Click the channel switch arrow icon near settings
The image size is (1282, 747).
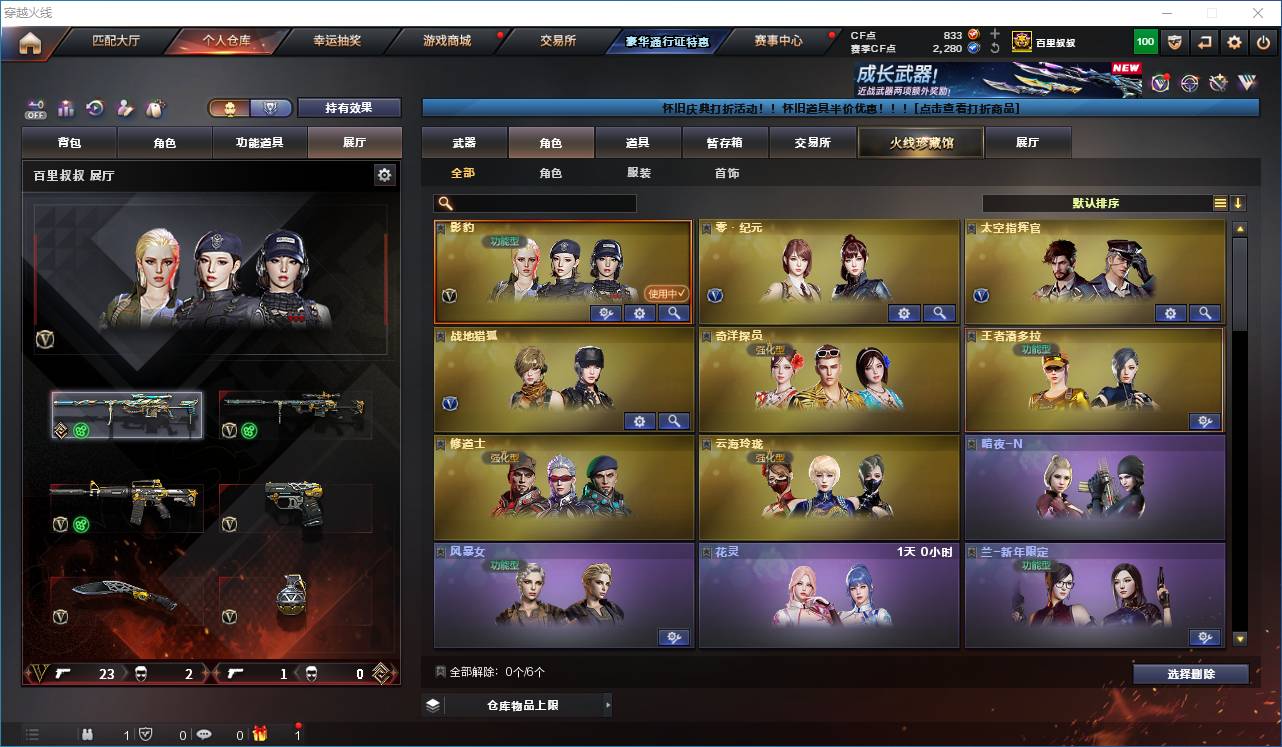pos(1204,42)
